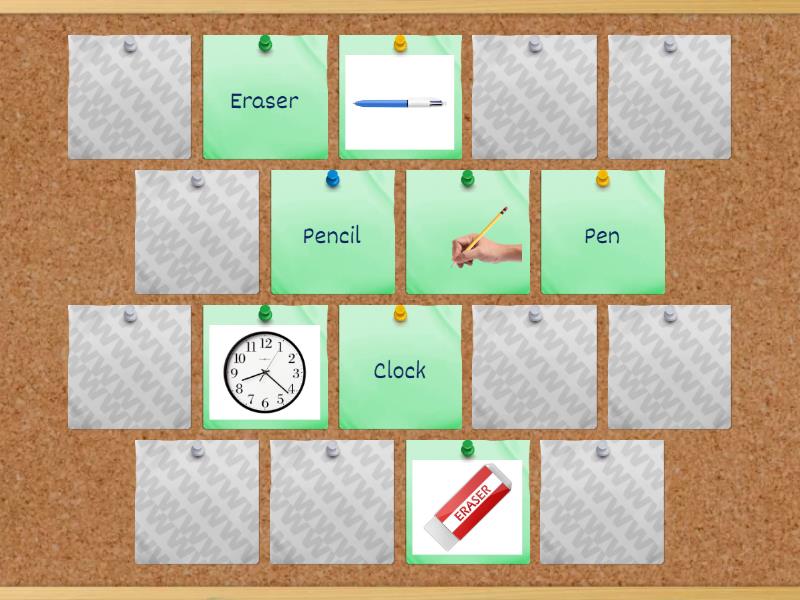The image size is (800, 600).
Task: Pick the Pen word card
Action: (602, 236)
